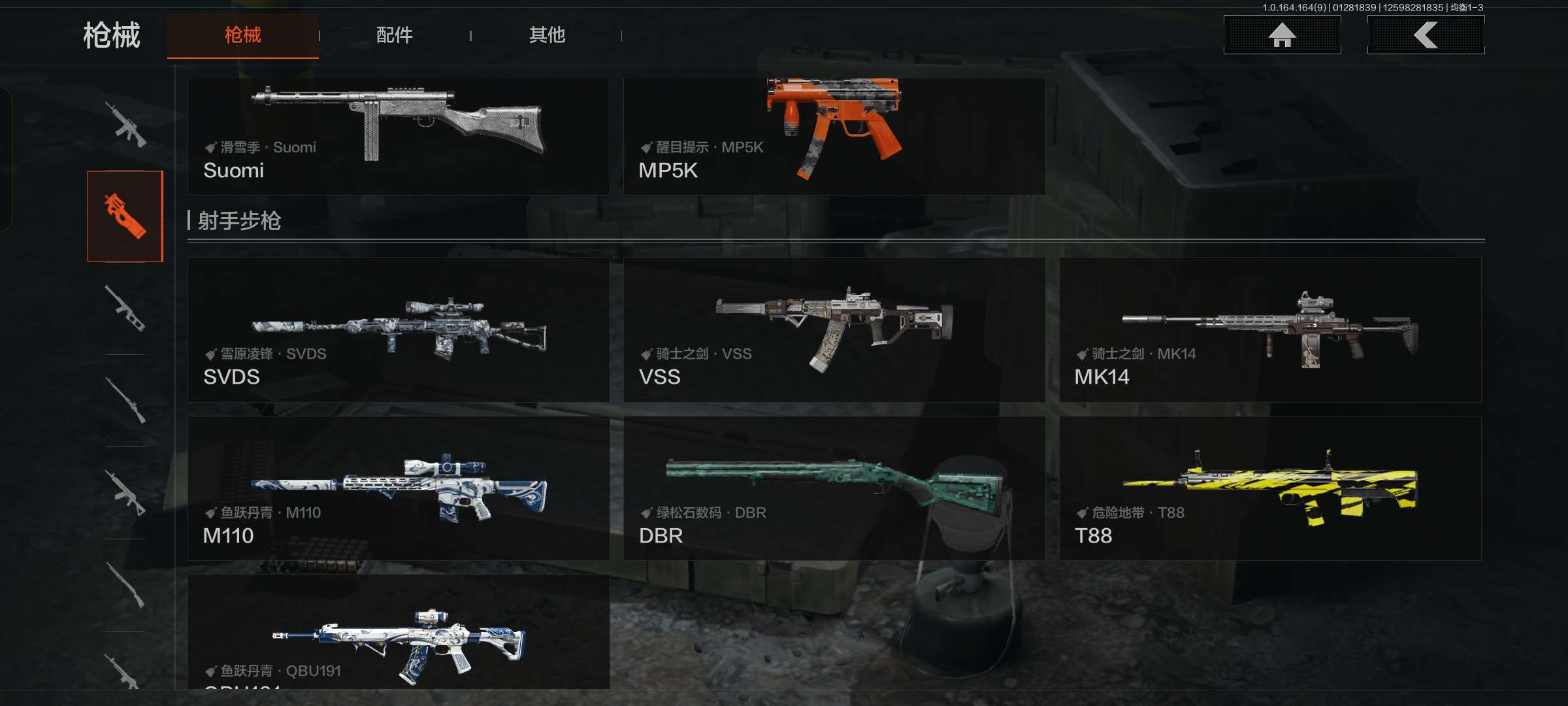Viewport: 1568px width, 706px height.
Task: Select the VSS weapon card
Action: [834, 329]
